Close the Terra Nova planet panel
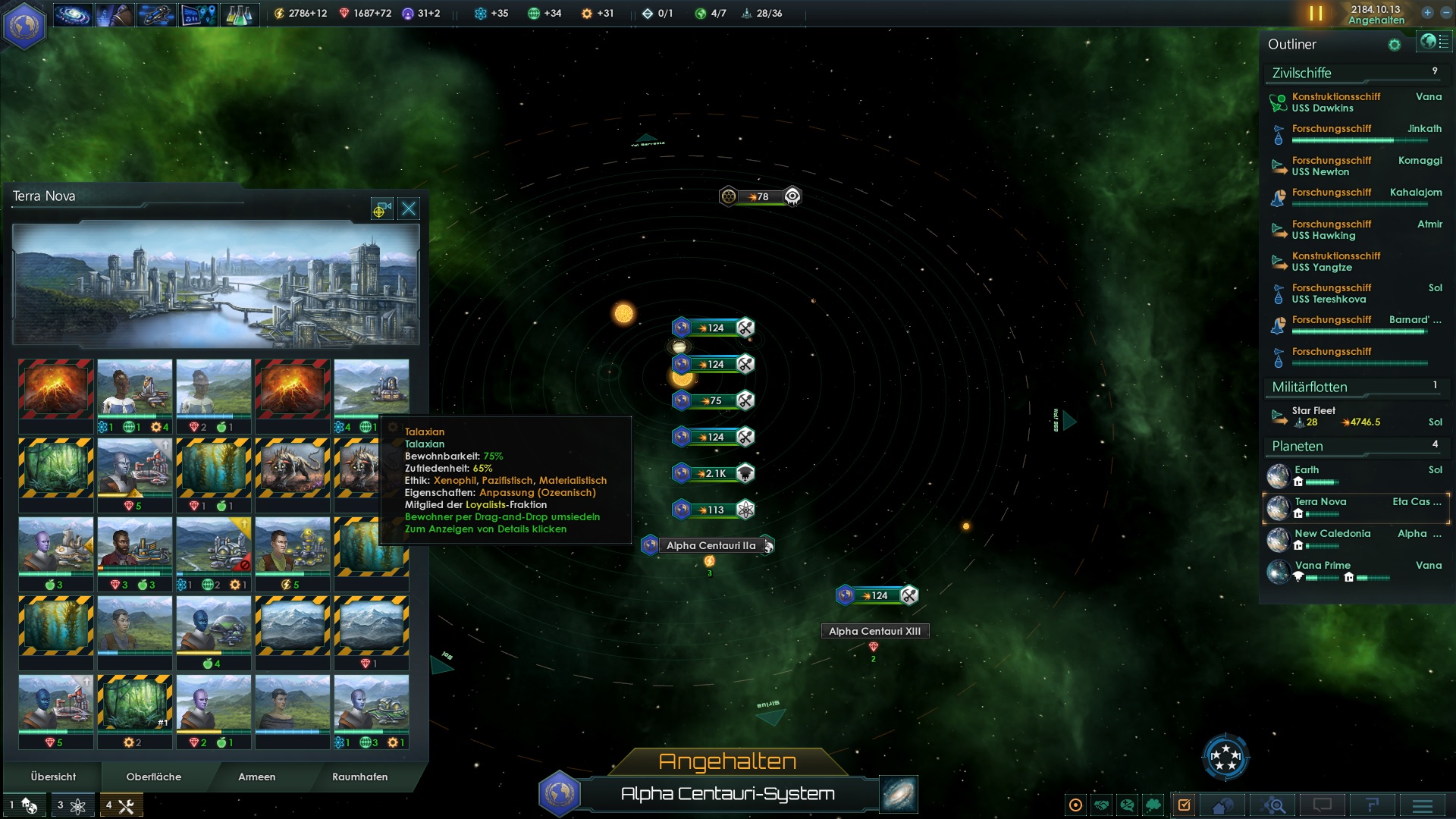Viewport: 1456px width, 819px height. point(409,209)
